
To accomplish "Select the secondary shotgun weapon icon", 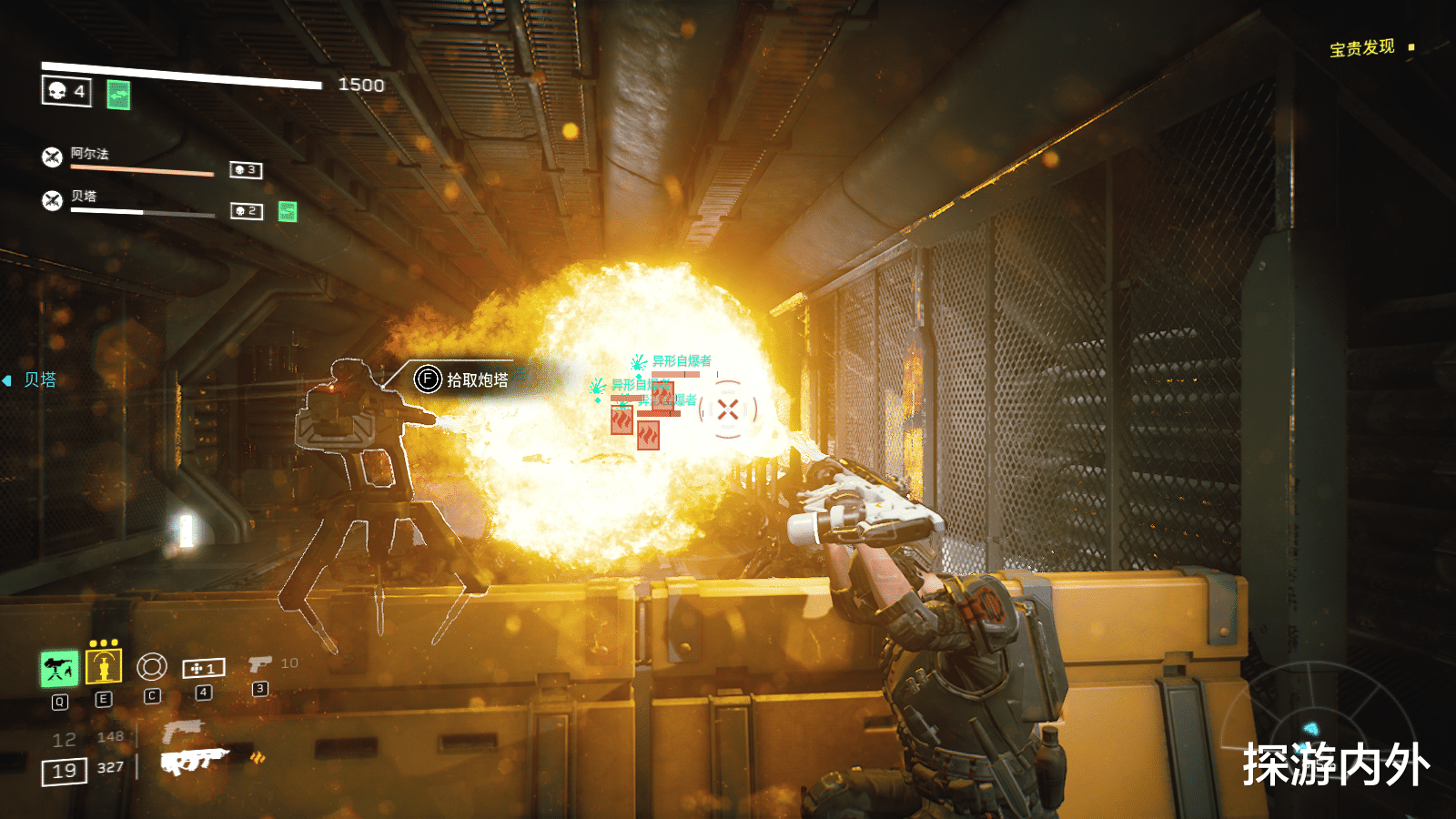I will 183,730.
